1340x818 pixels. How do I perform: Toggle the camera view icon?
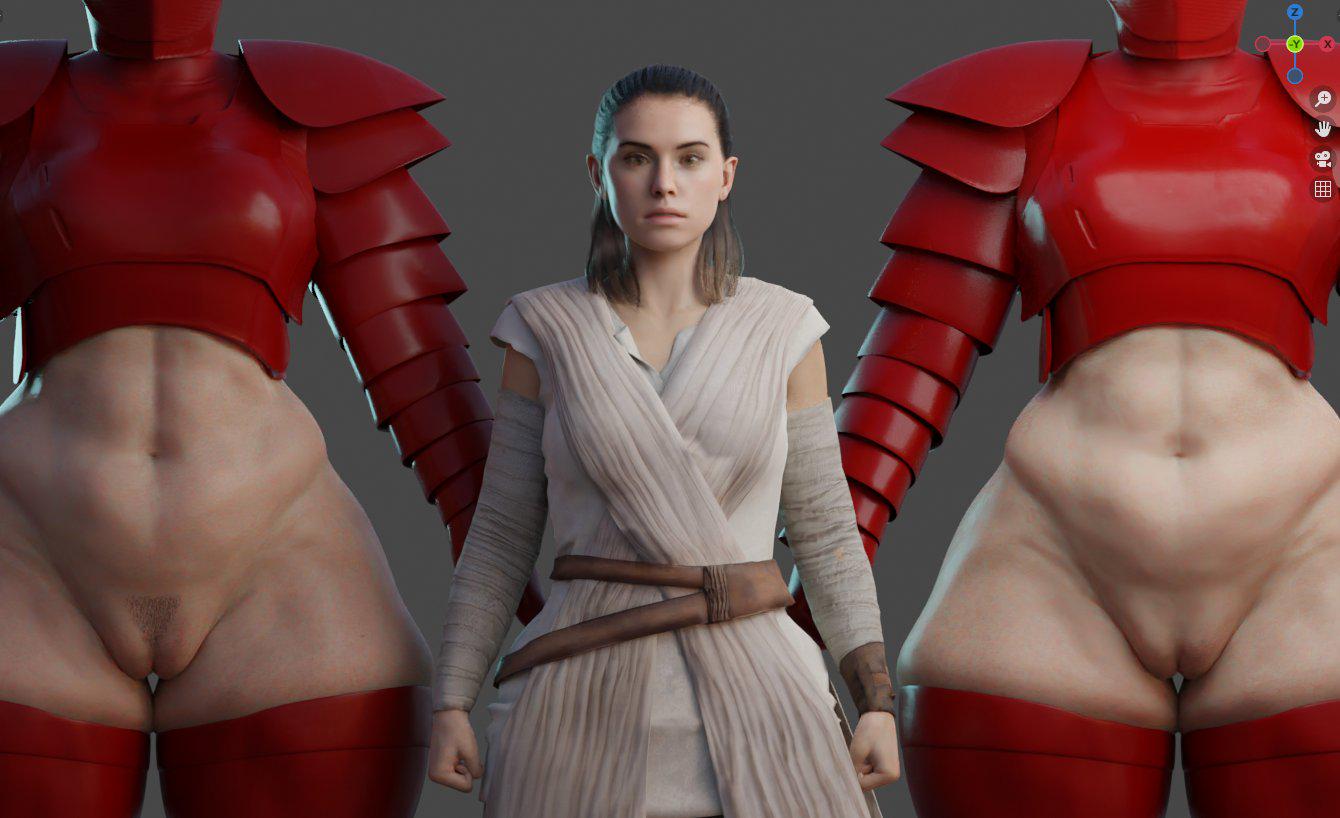(x=1323, y=159)
